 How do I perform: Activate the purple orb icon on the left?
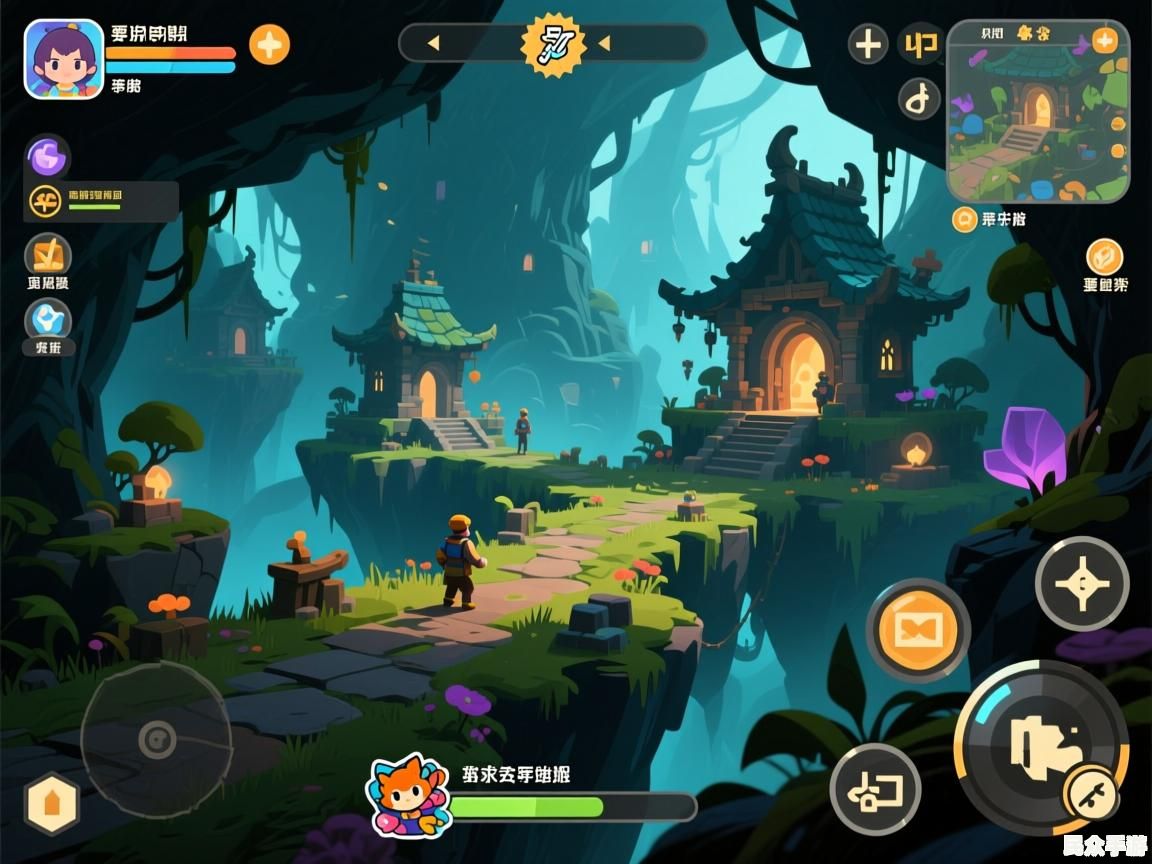[47, 157]
